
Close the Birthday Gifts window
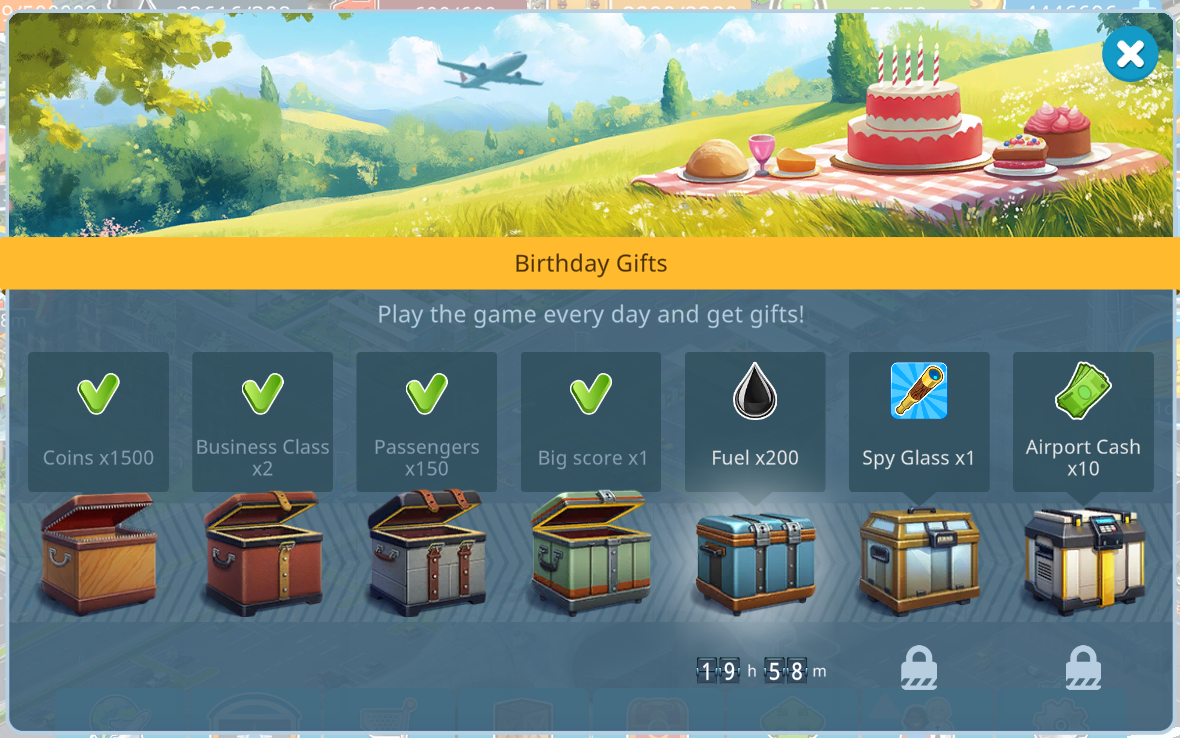(x=1130, y=54)
